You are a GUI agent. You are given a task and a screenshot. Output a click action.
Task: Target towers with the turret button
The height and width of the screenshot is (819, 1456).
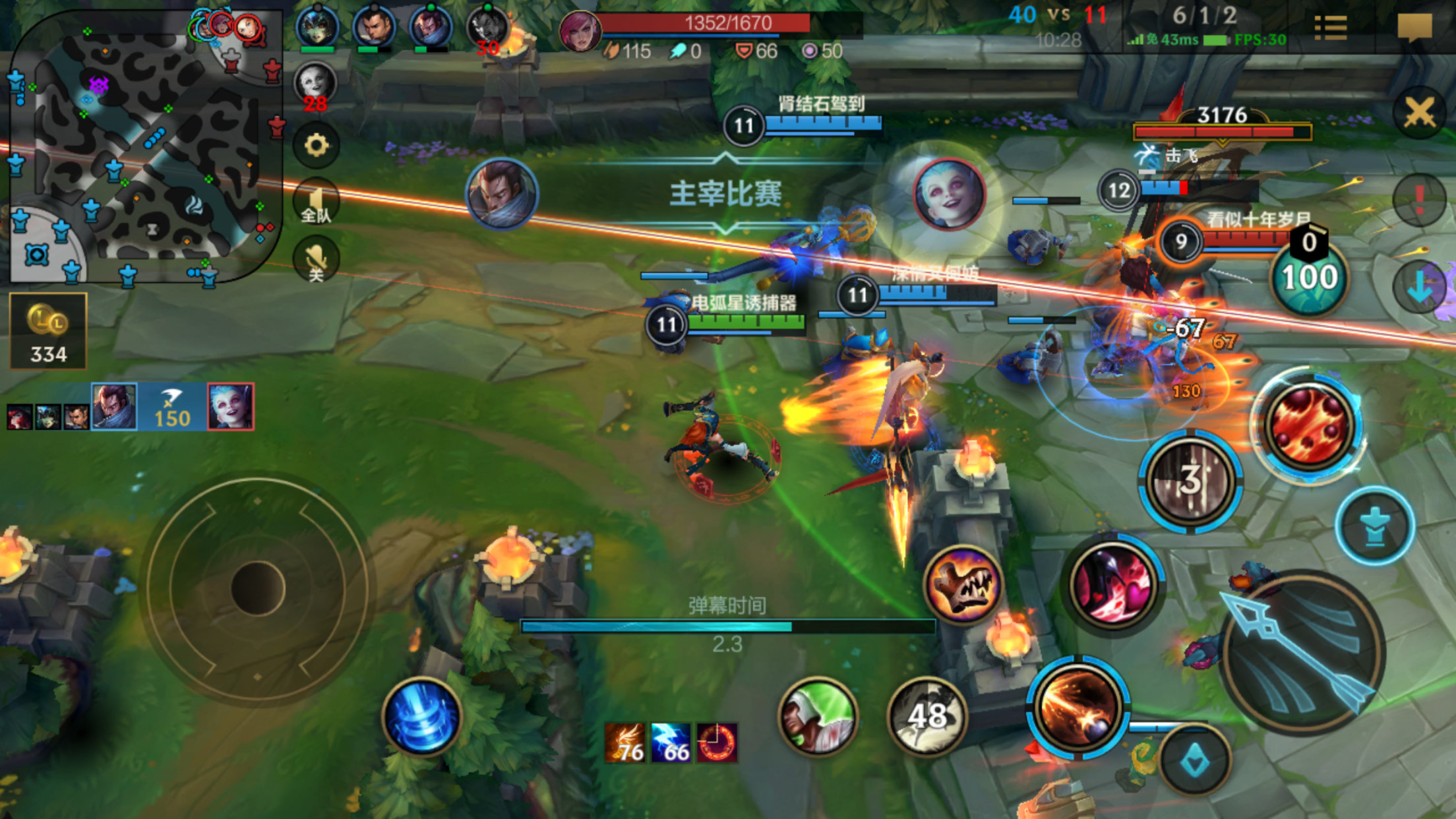1375,526
